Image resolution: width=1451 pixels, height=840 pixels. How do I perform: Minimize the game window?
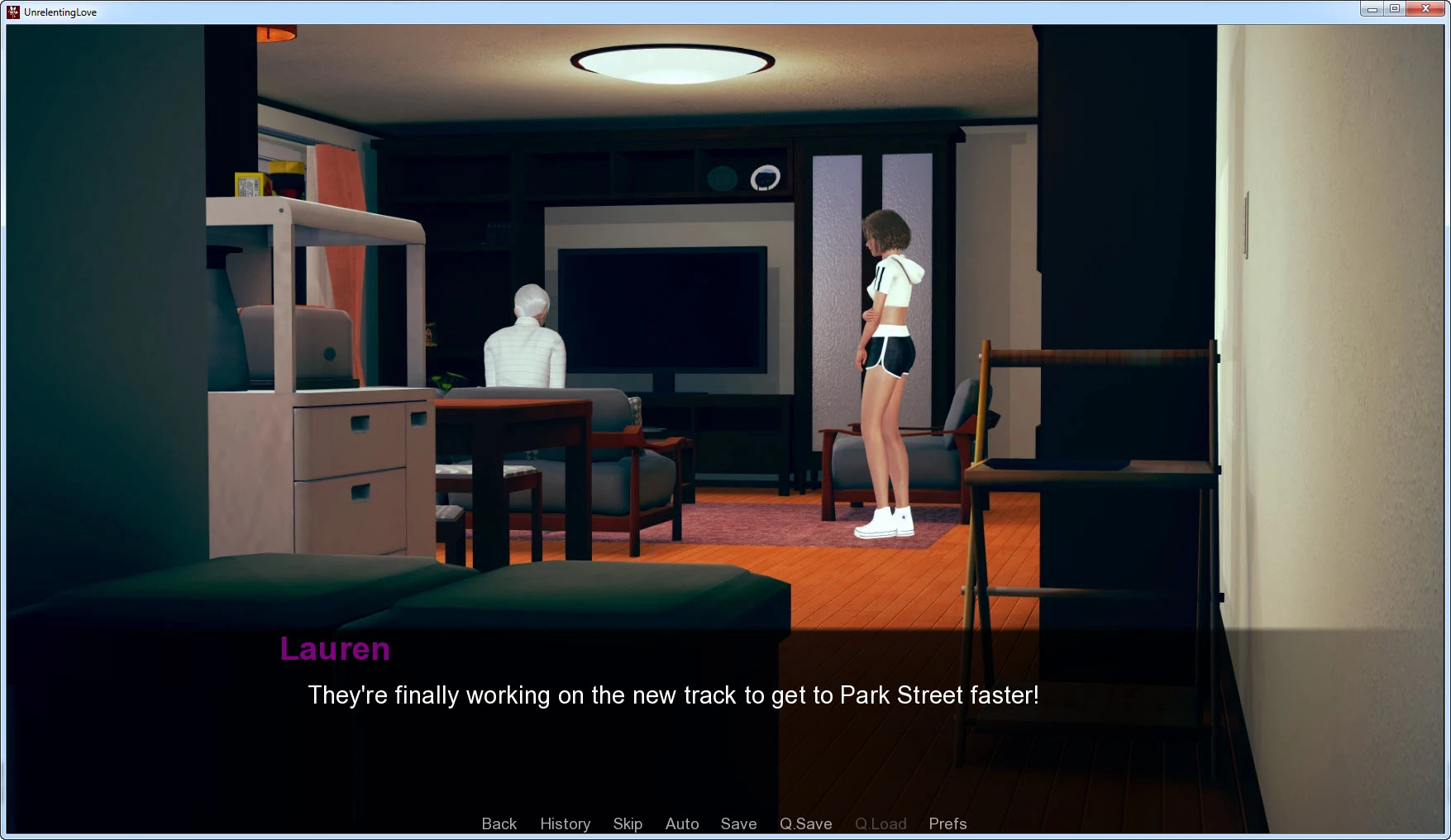1372,9
